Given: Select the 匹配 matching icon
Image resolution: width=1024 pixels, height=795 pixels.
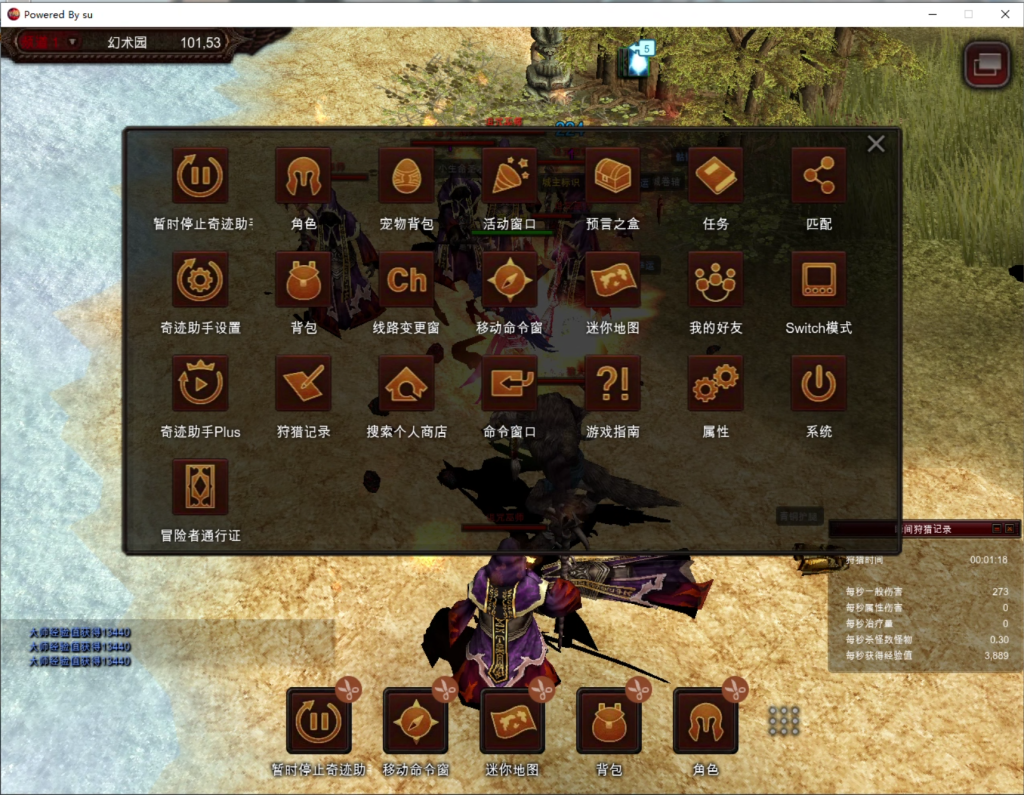Looking at the screenshot, I should (819, 177).
